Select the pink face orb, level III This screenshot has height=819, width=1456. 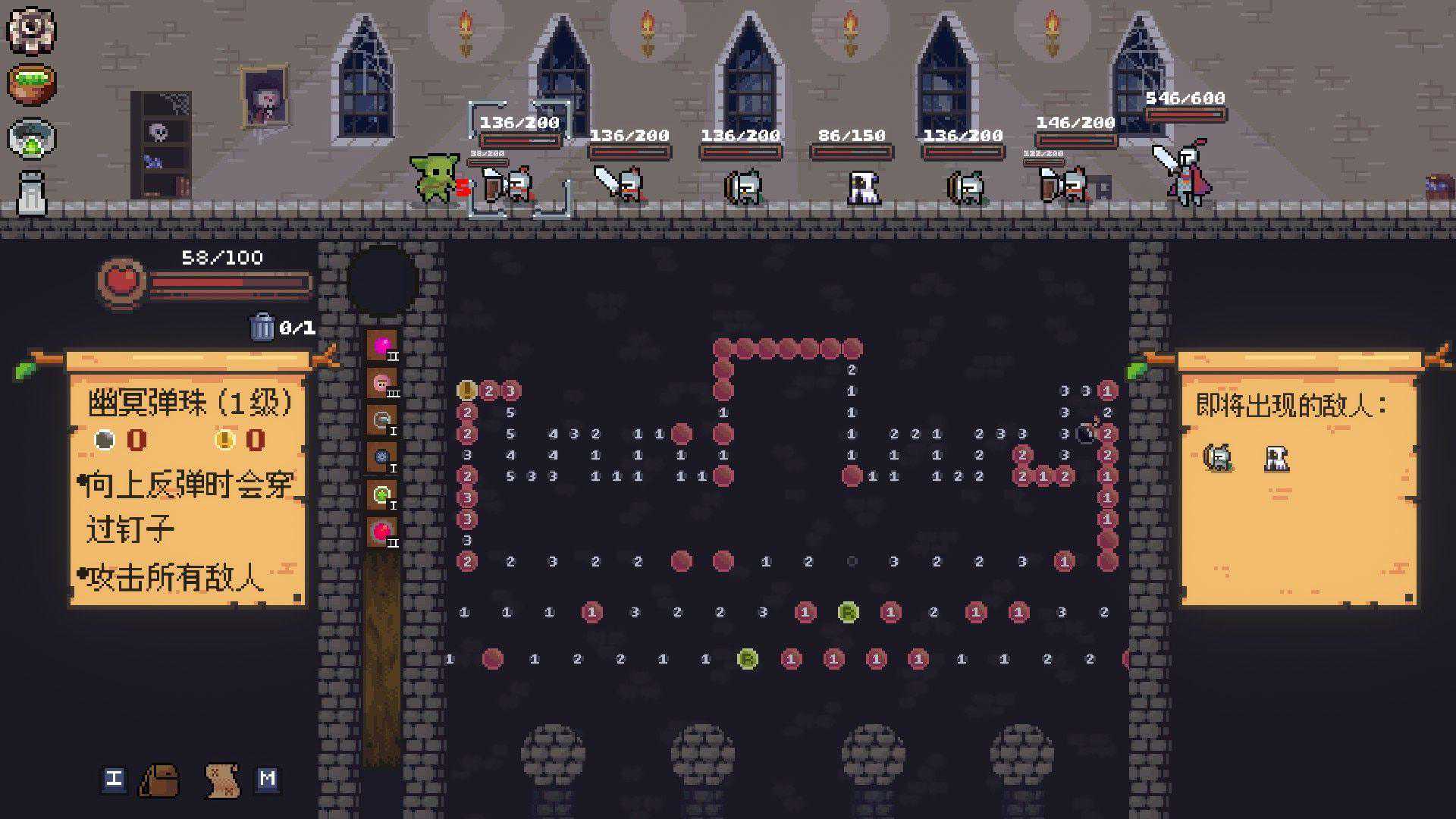[382, 384]
